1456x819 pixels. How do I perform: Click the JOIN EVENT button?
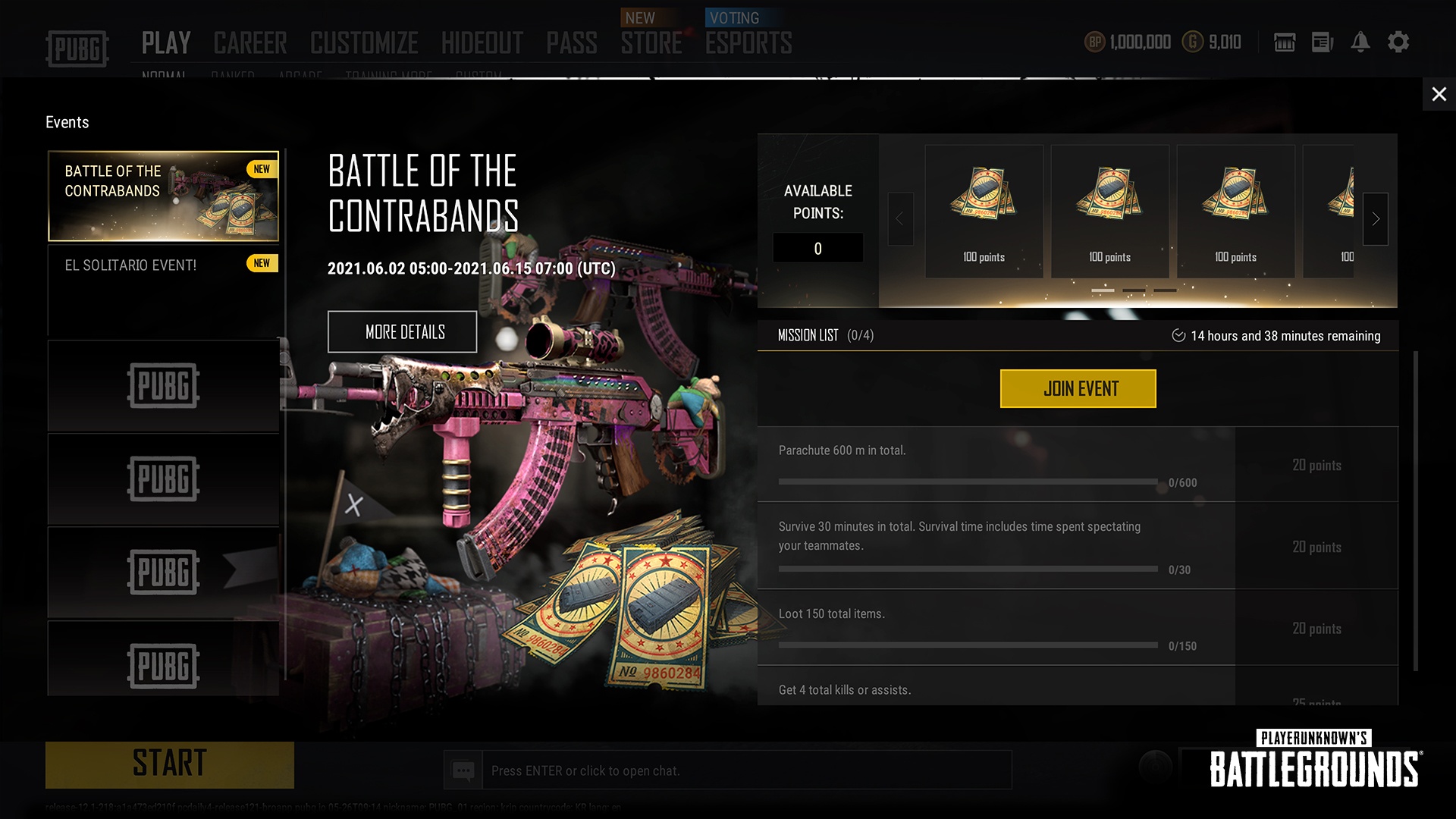pyautogui.click(x=1078, y=388)
